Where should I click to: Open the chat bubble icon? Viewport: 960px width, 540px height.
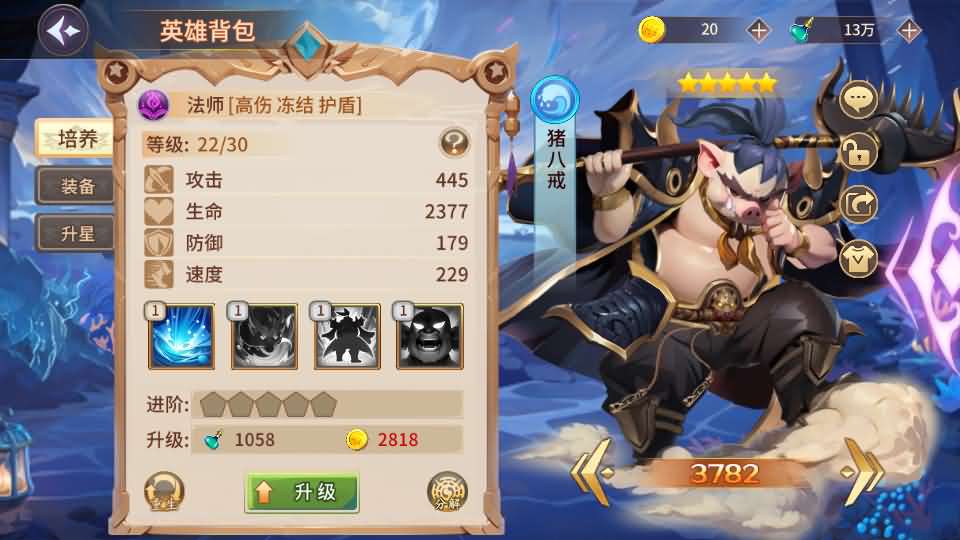pos(858,99)
